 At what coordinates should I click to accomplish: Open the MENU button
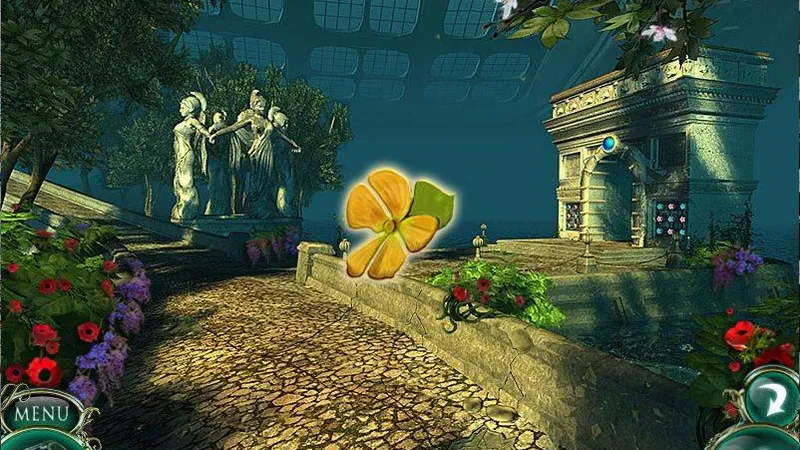[x=40, y=413]
